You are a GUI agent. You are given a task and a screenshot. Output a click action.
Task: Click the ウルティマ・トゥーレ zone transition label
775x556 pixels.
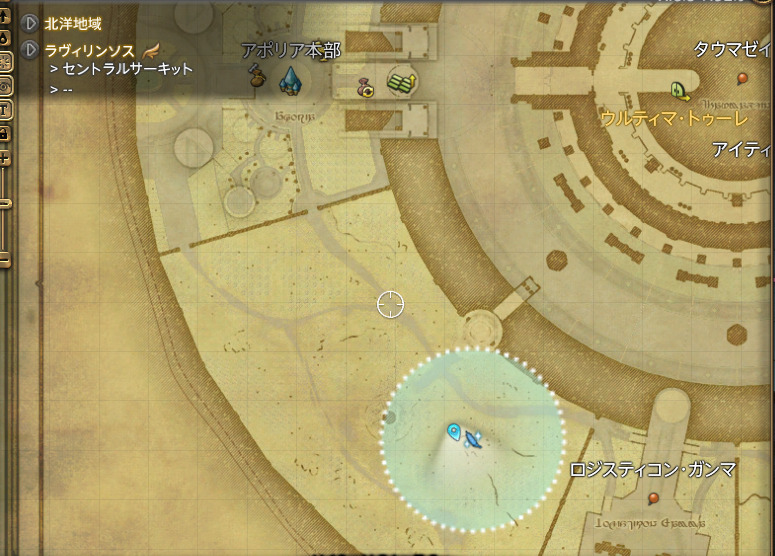pos(673,118)
